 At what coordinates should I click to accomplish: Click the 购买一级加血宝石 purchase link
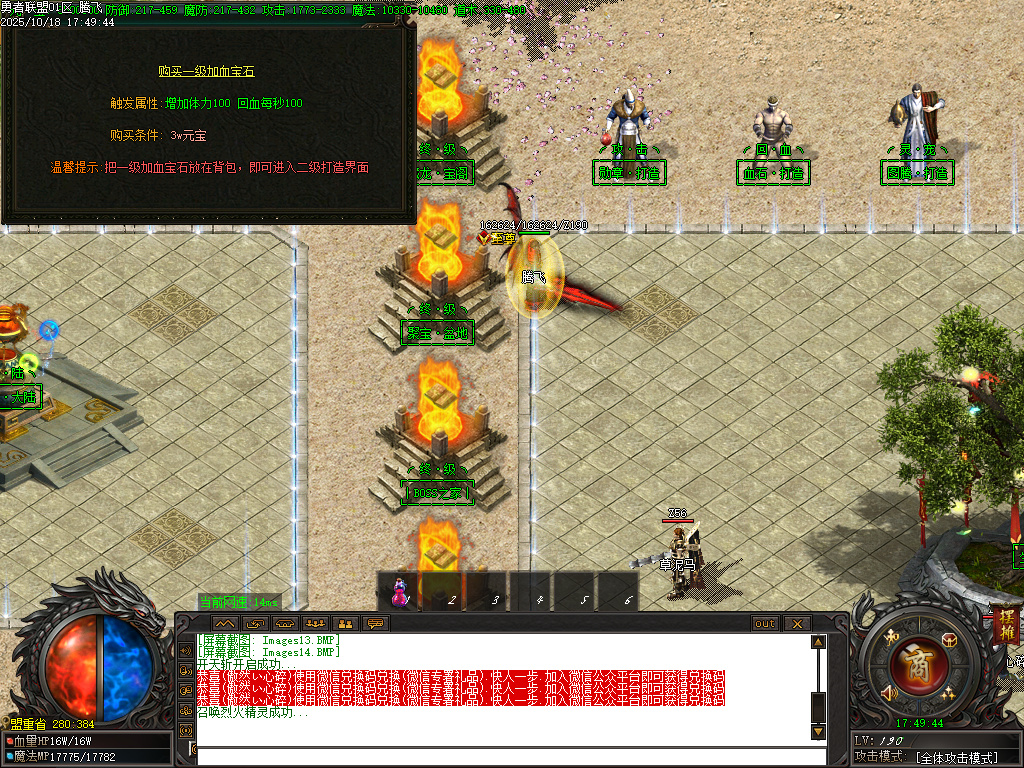(206, 71)
